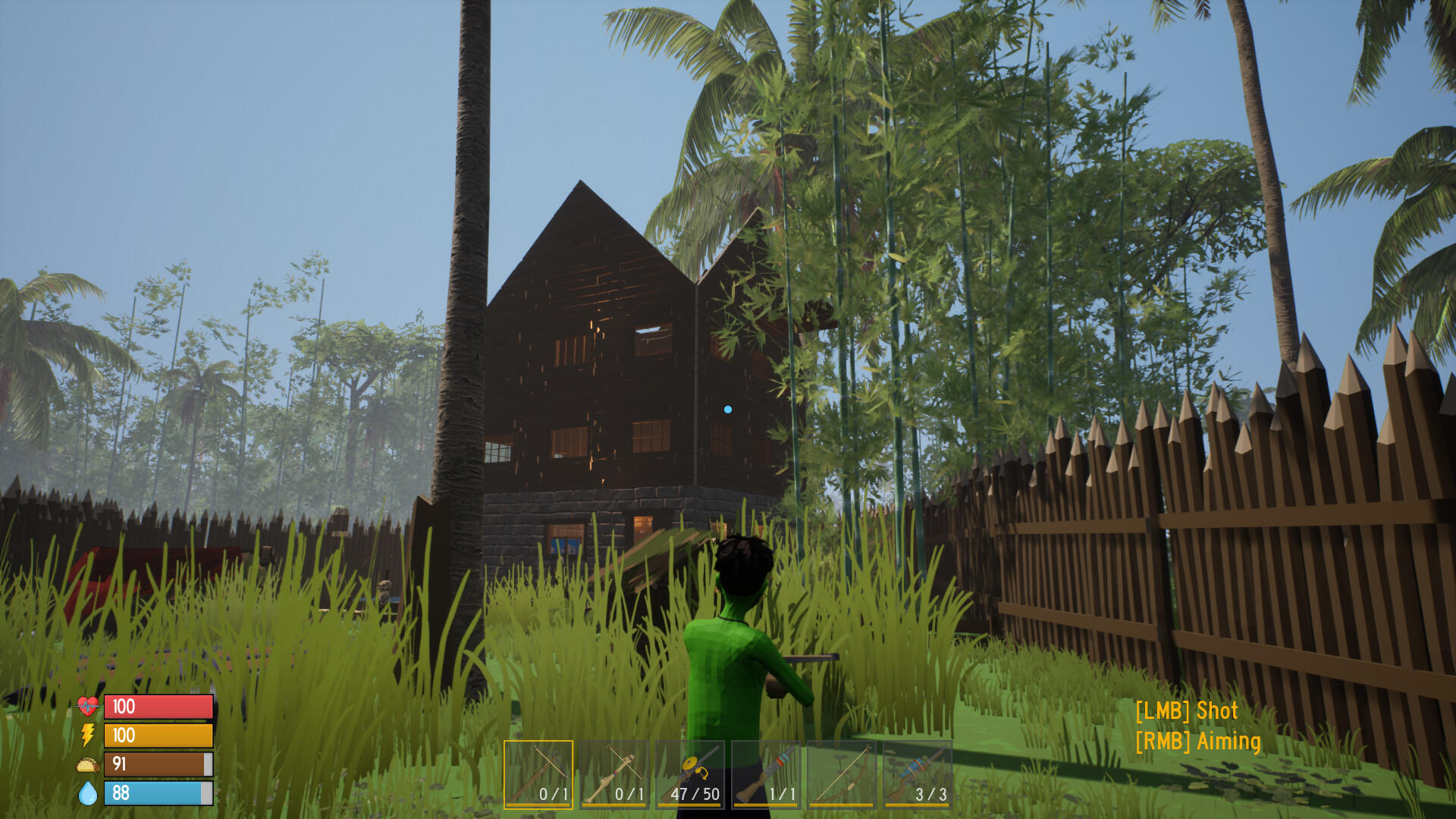
Task: Click the heart health icon
Action: [87, 707]
